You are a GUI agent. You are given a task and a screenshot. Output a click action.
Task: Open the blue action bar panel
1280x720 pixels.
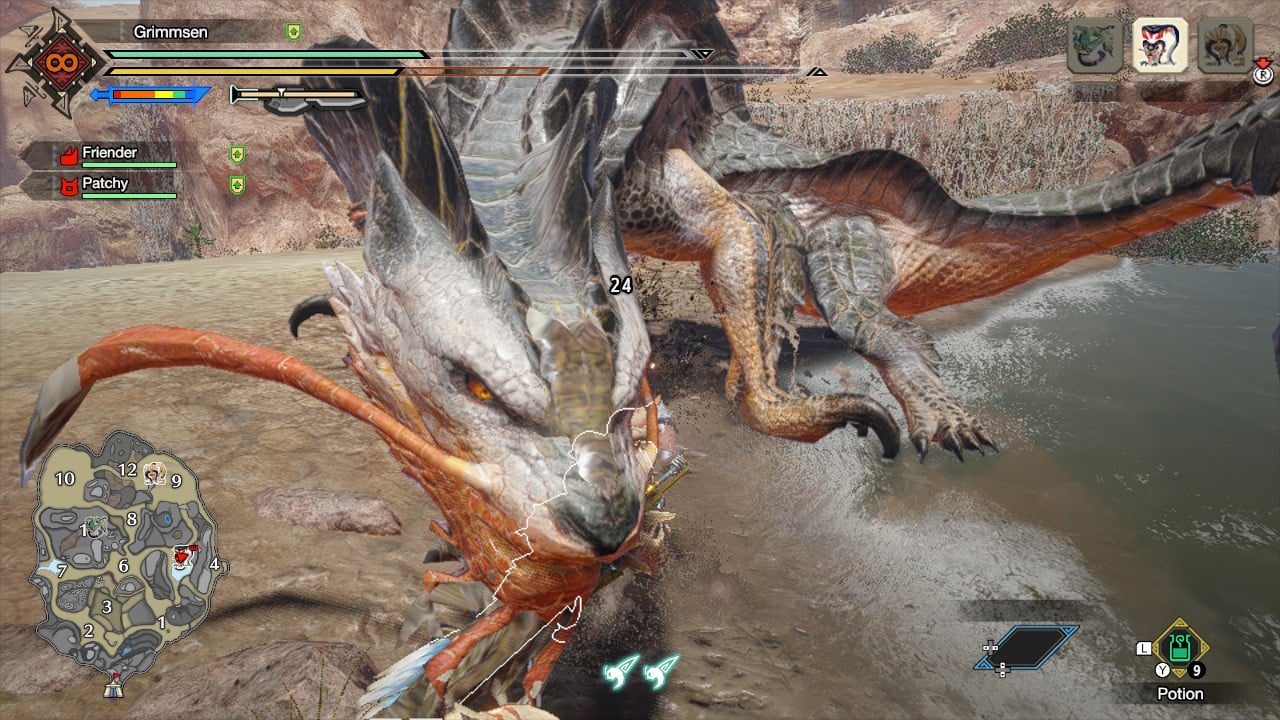pyautogui.click(x=1028, y=647)
